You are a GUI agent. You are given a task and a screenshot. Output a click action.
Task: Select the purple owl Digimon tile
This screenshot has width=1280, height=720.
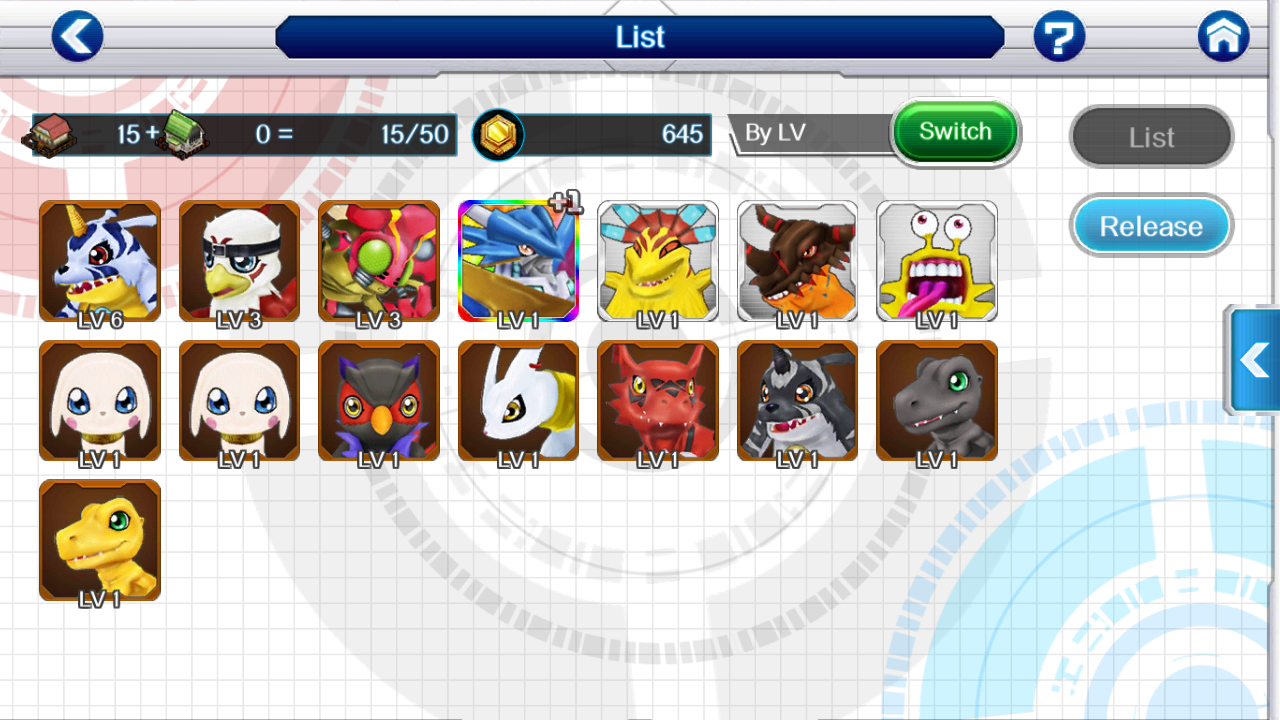click(x=379, y=400)
